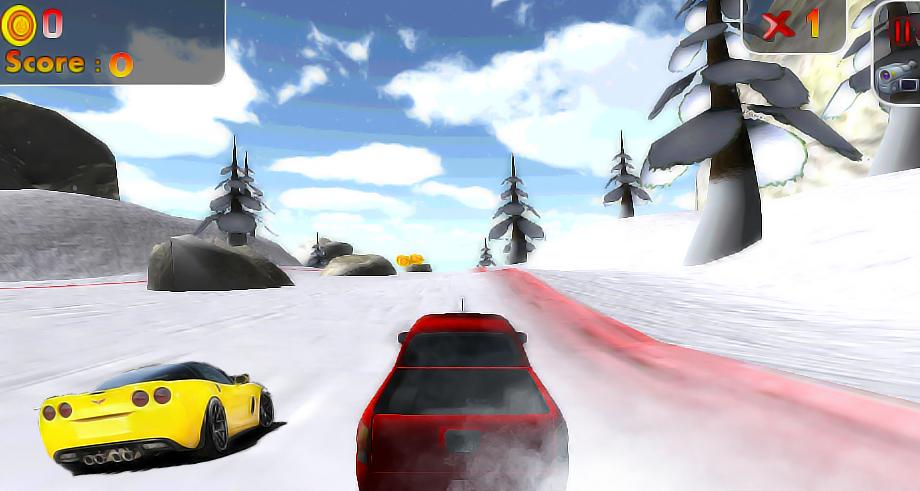Pause the race with the red pause button
This screenshot has width=920, height=491.
[903, 33]
